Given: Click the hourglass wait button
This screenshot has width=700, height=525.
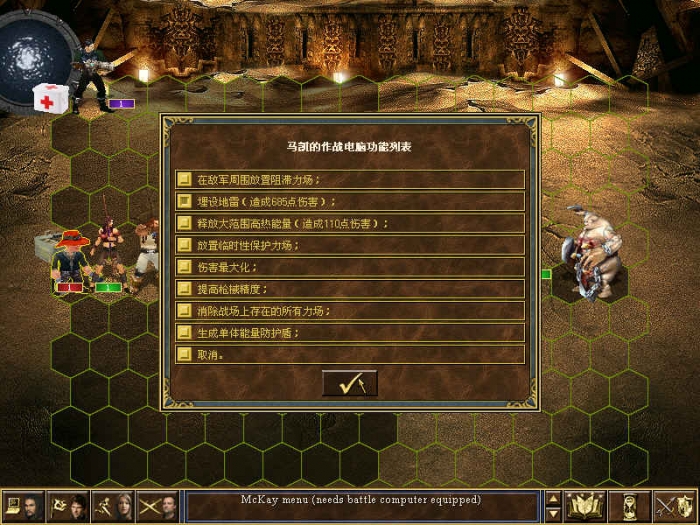Looking at the screenshot, I should coord(630,506).
